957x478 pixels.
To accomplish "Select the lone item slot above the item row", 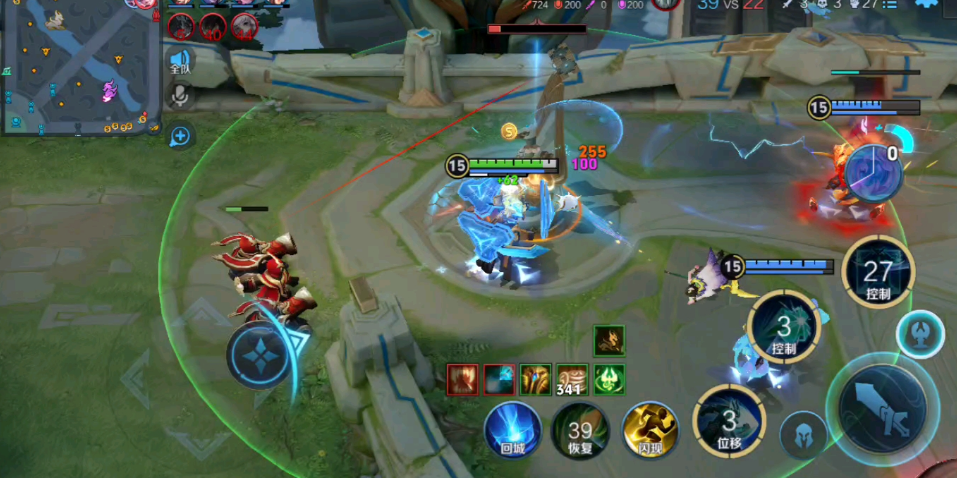I will (608, 341).
